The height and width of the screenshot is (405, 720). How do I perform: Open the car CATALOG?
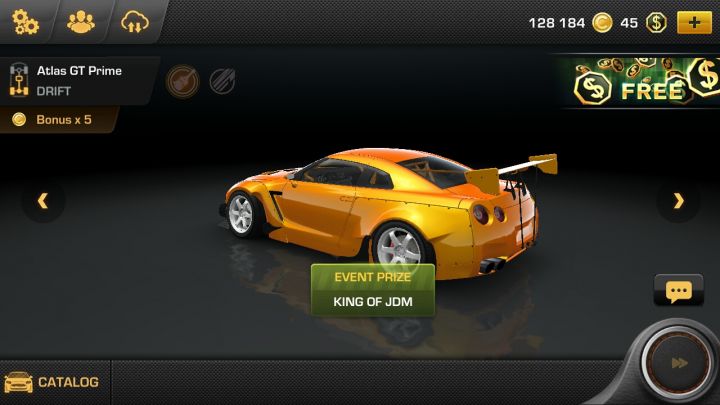pyautogui.click(x=54, y=382)
